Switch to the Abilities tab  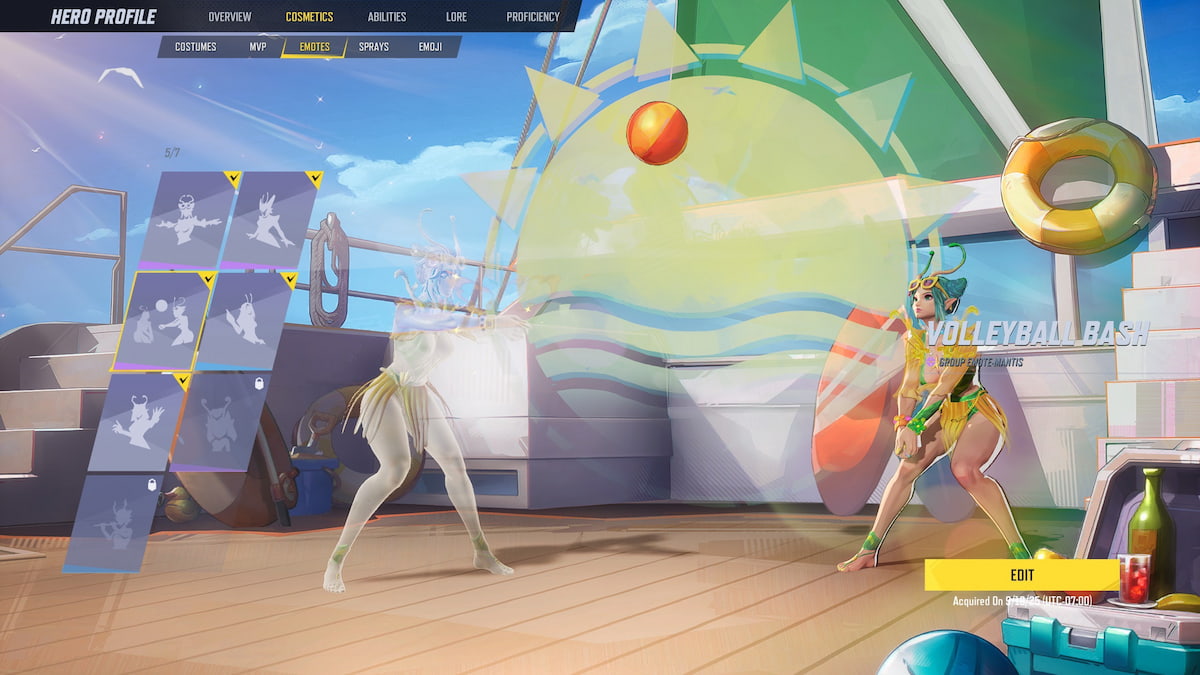387,16
